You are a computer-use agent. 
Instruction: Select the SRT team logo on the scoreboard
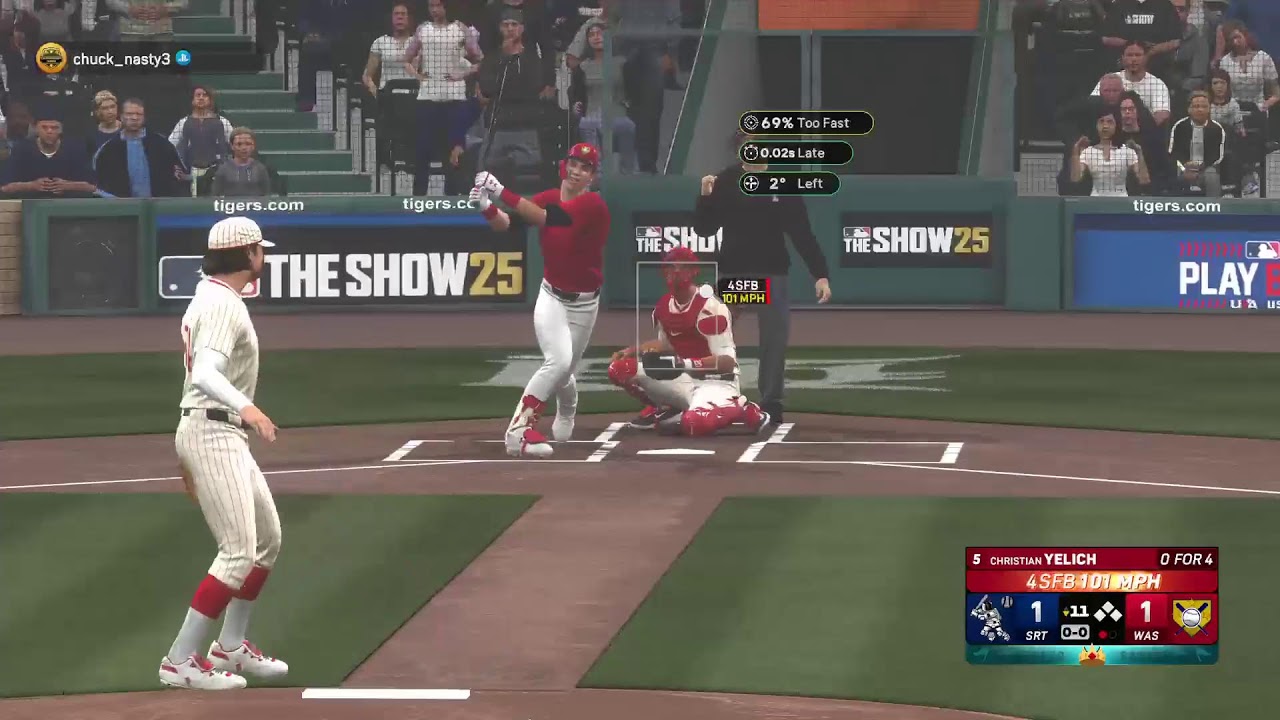[990, 618]
